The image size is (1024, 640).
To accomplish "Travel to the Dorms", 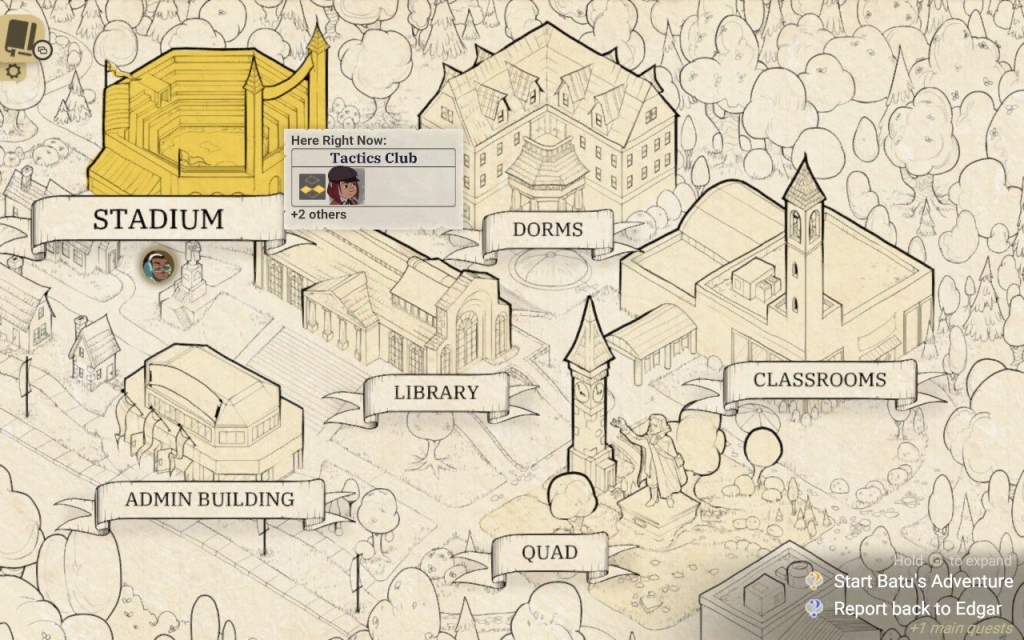I will pyautogui.click(x=547, y=230).
